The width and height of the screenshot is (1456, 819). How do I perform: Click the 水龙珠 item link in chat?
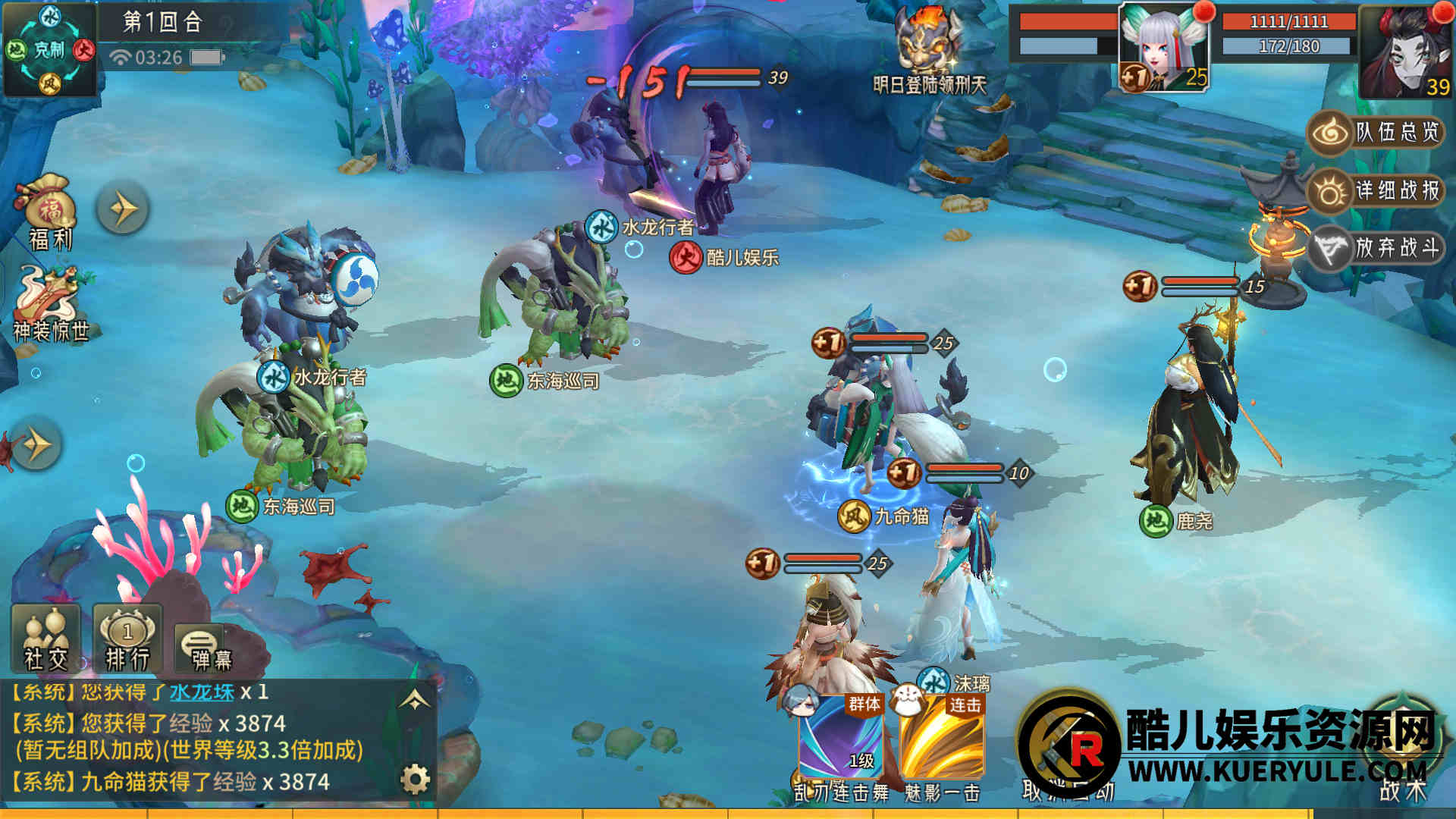(202, 692)
